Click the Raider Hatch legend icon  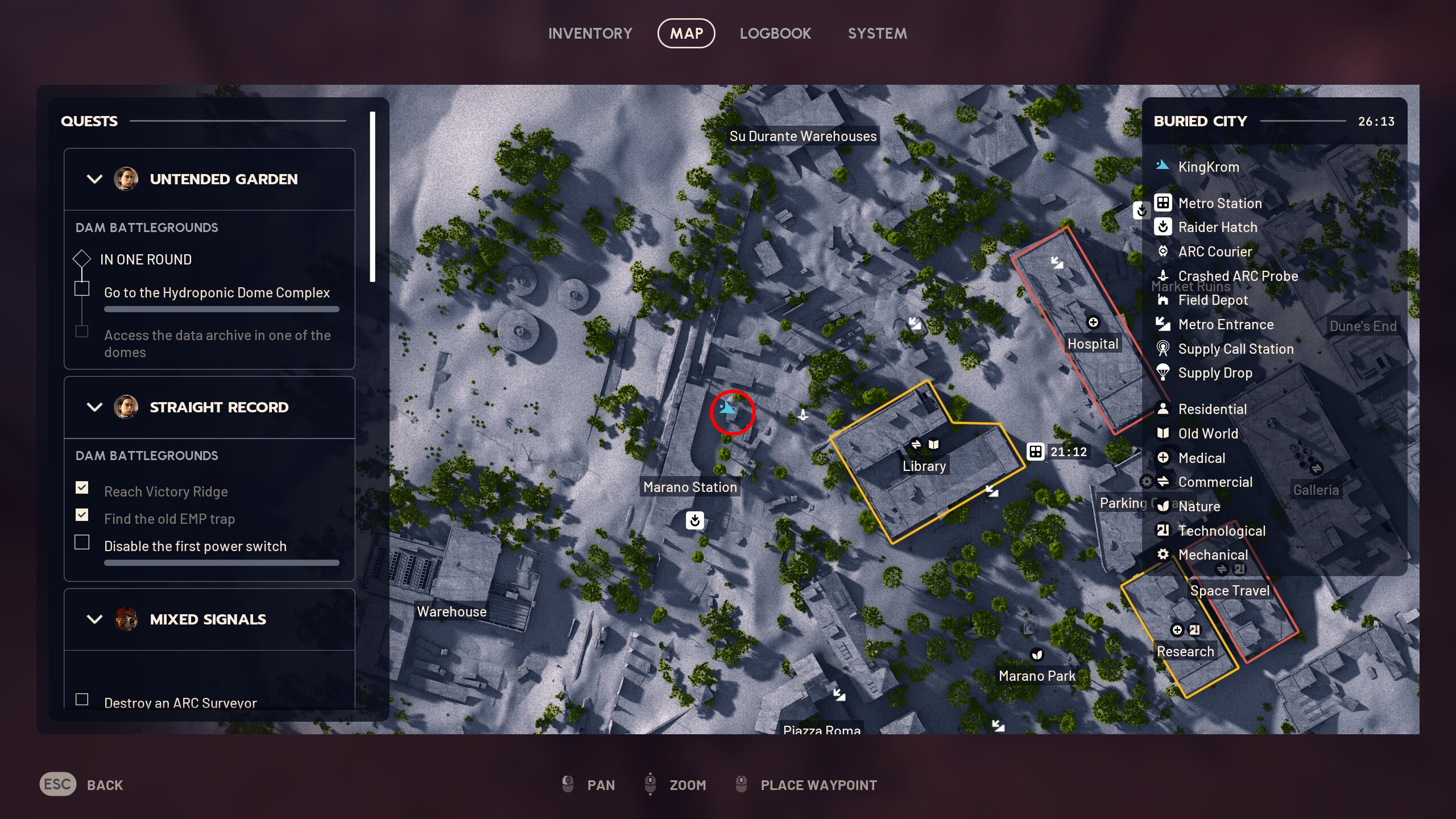[1164, 227]
